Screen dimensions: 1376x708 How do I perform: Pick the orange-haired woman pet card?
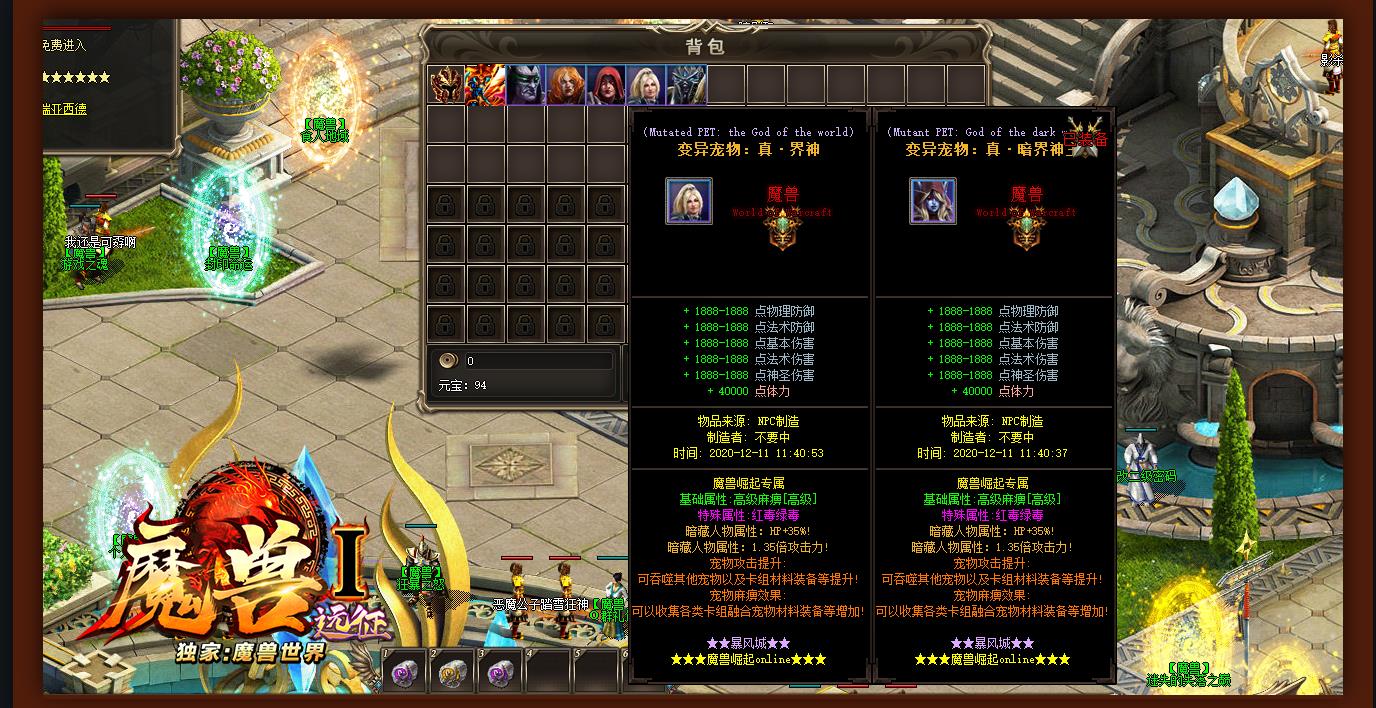click(x=566, y=85)
